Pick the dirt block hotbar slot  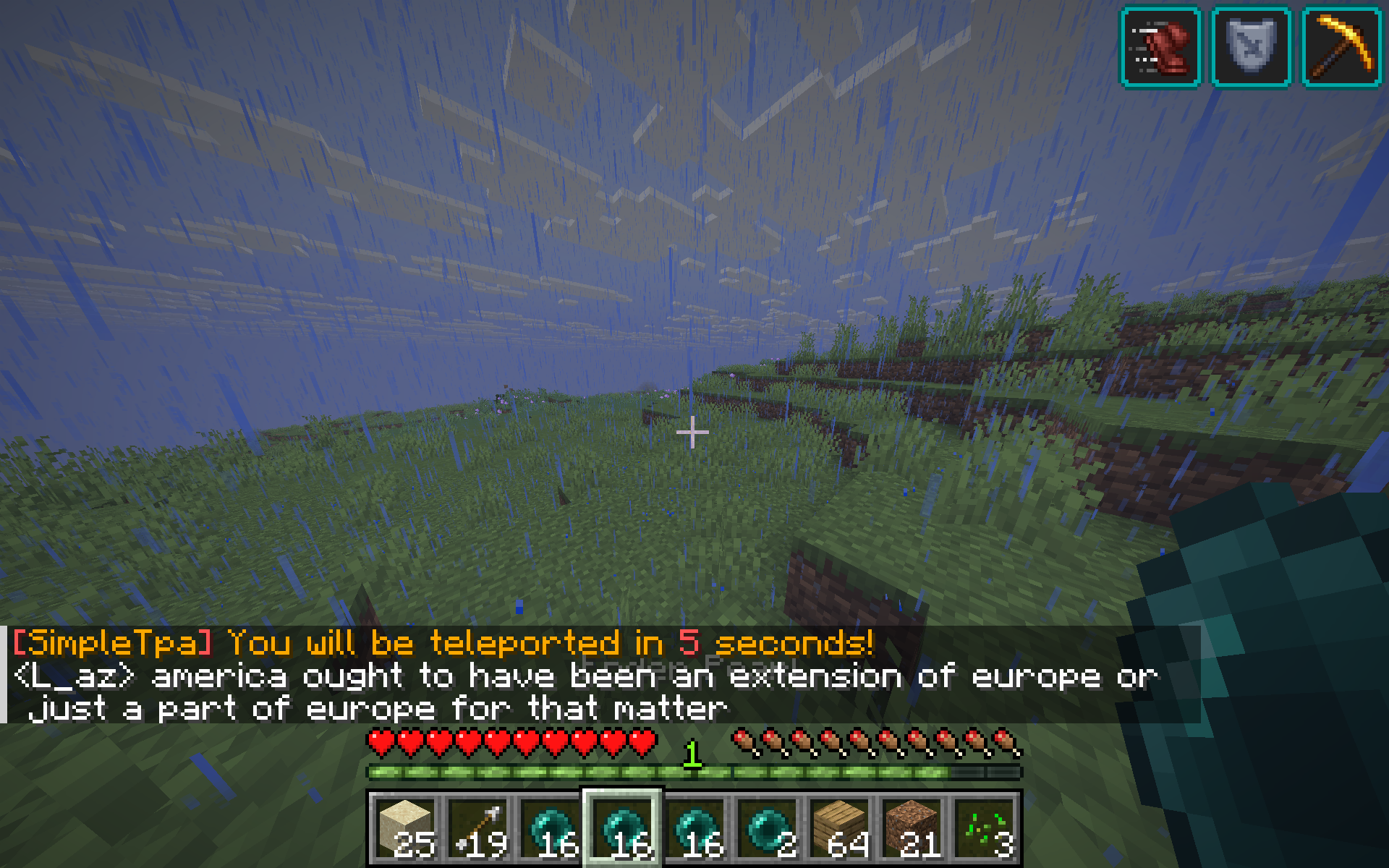(x=912, y=828)
